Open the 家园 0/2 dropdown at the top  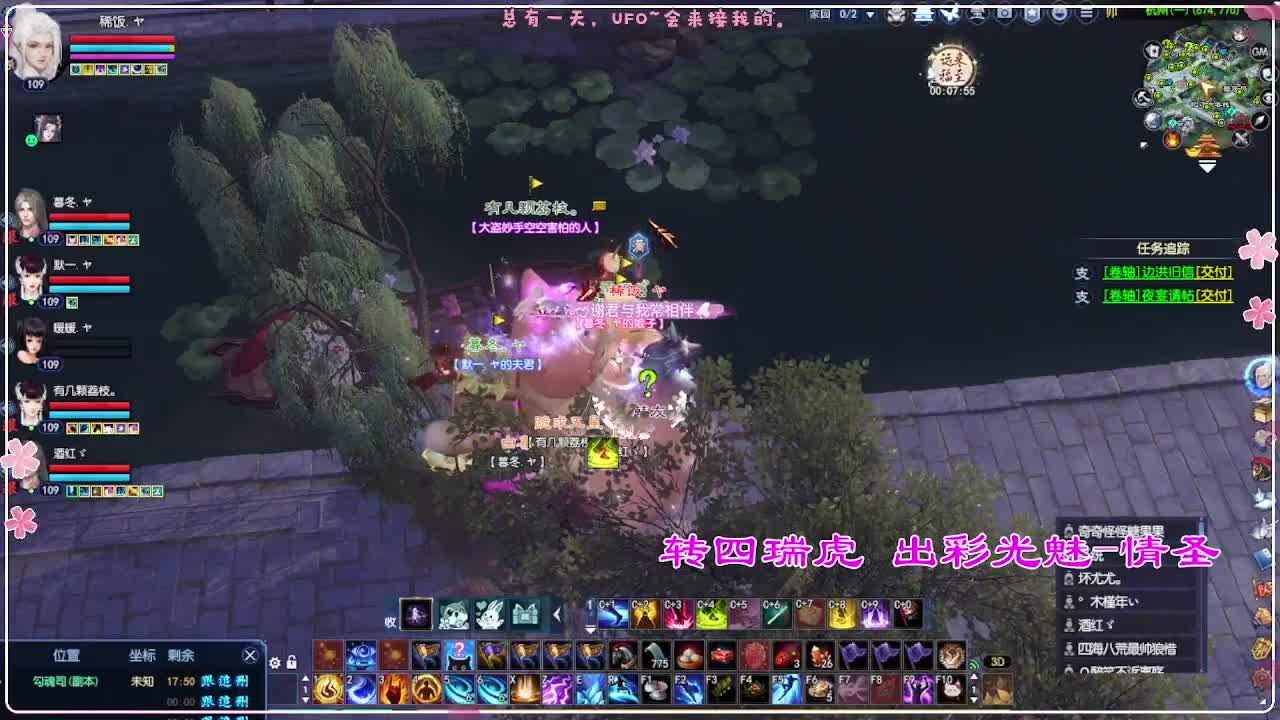pyautogui.click(x=870, y=13)
